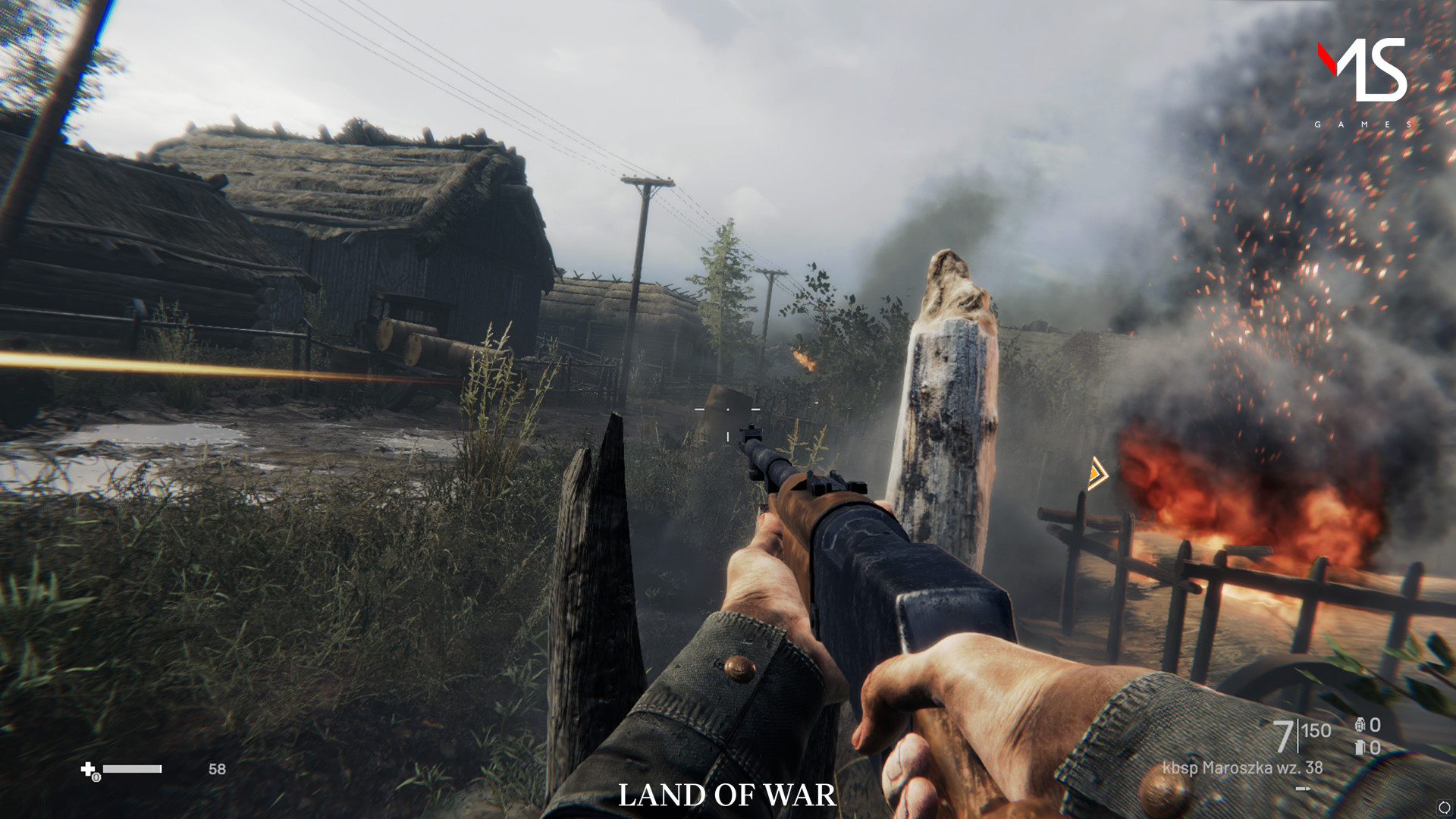Screen dimensions: 1456x819
Task: Click the health bar next to the cross
Action: coord(132,769)
